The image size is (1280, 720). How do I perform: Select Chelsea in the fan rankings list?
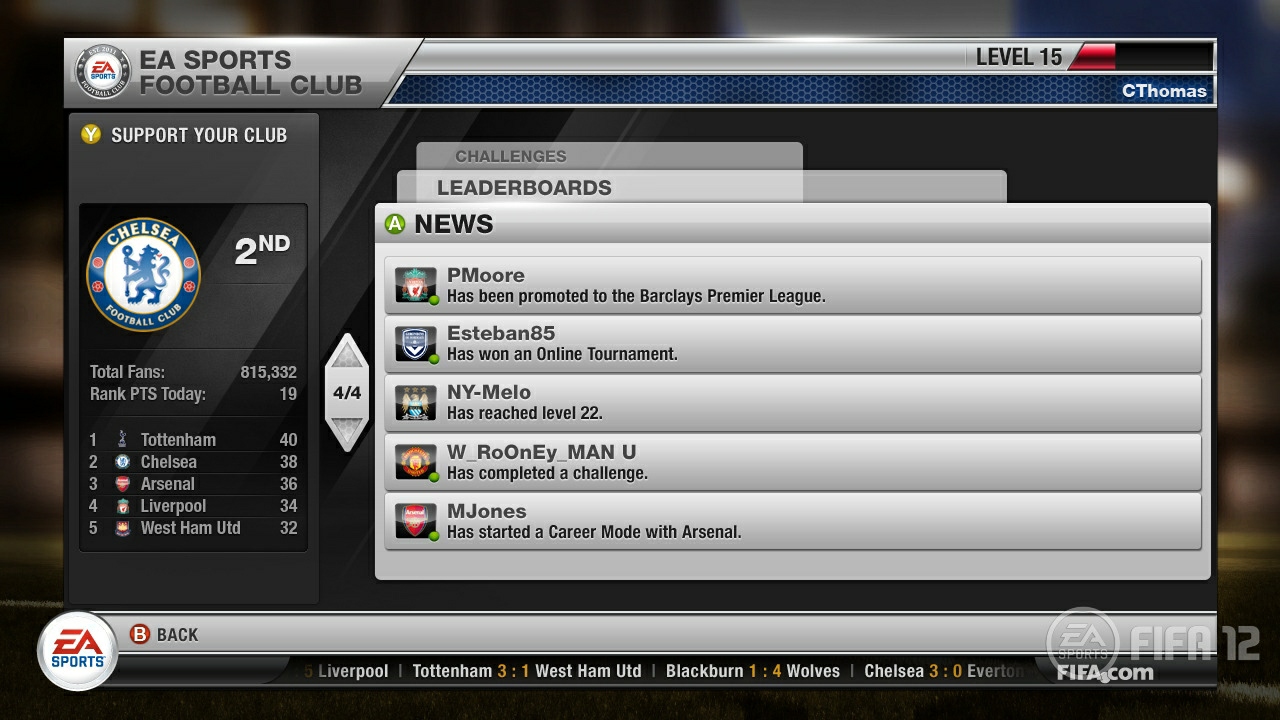(x=167, y=461)
